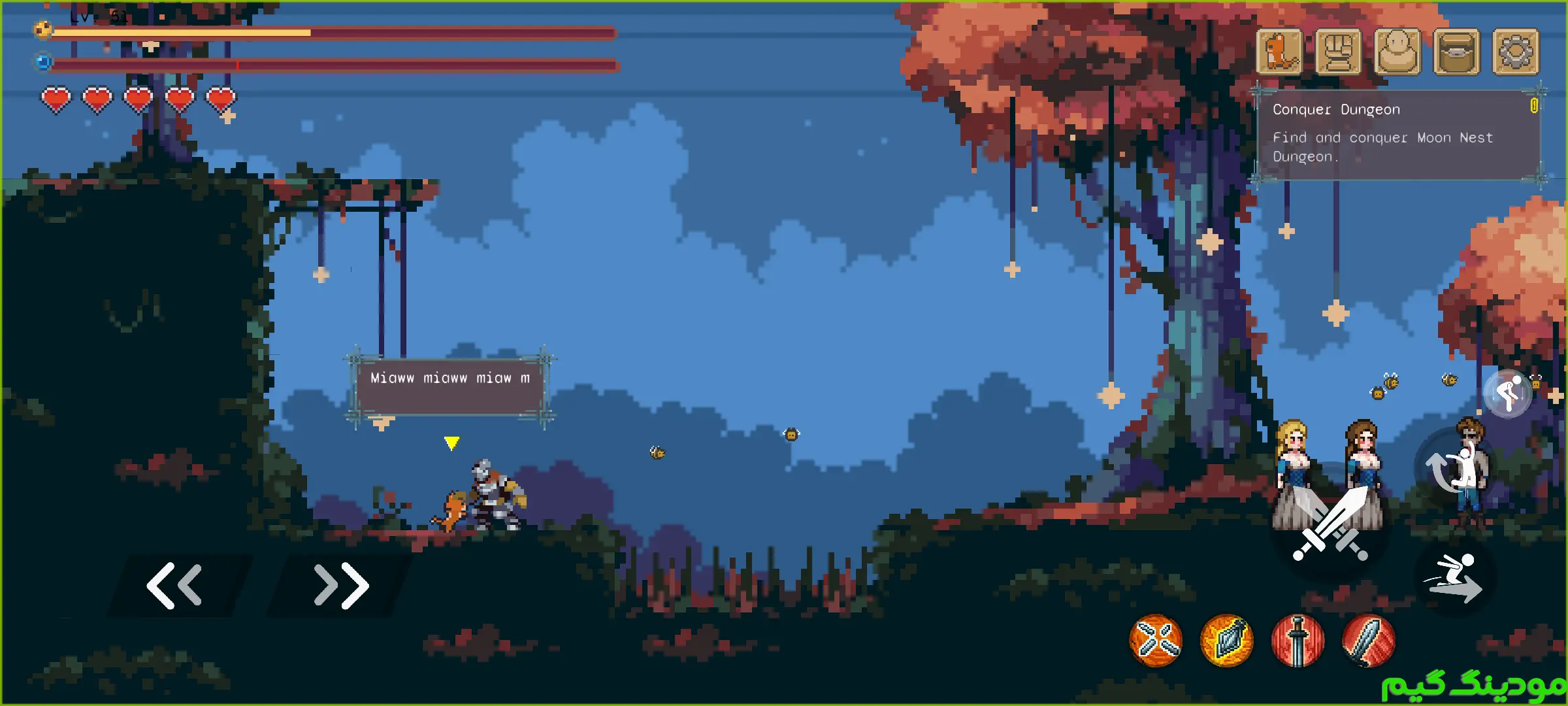Activate the yellow crystal shard skill
1568x706 pixels.
point(1226,641)
